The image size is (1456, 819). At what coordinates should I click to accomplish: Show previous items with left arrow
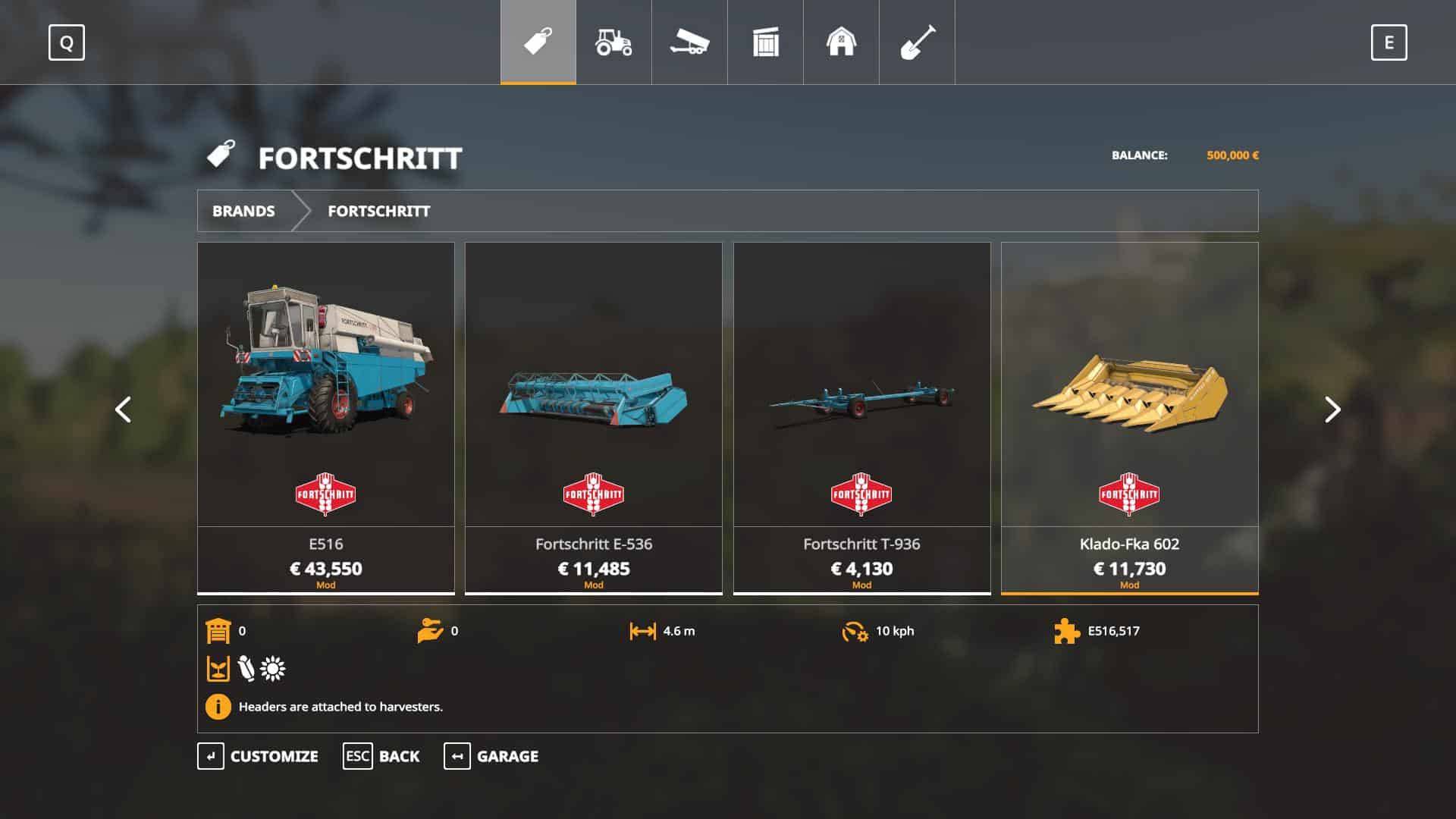tap(123, 409)
